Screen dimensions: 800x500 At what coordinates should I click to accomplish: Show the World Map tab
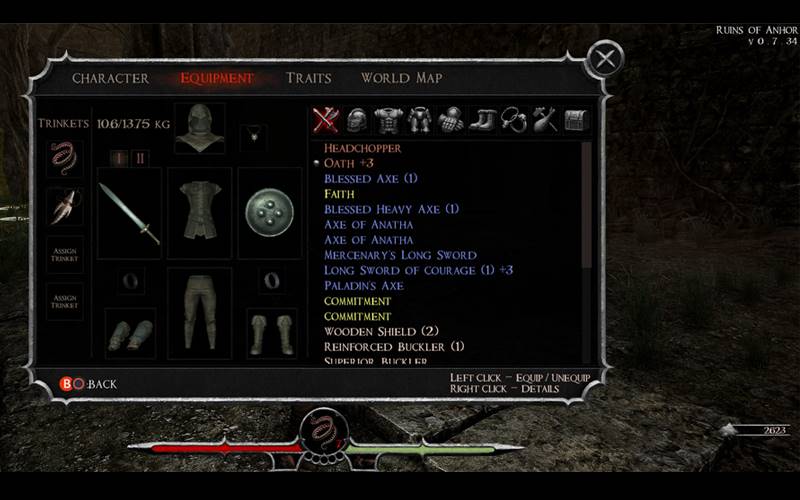coord(401,78)
